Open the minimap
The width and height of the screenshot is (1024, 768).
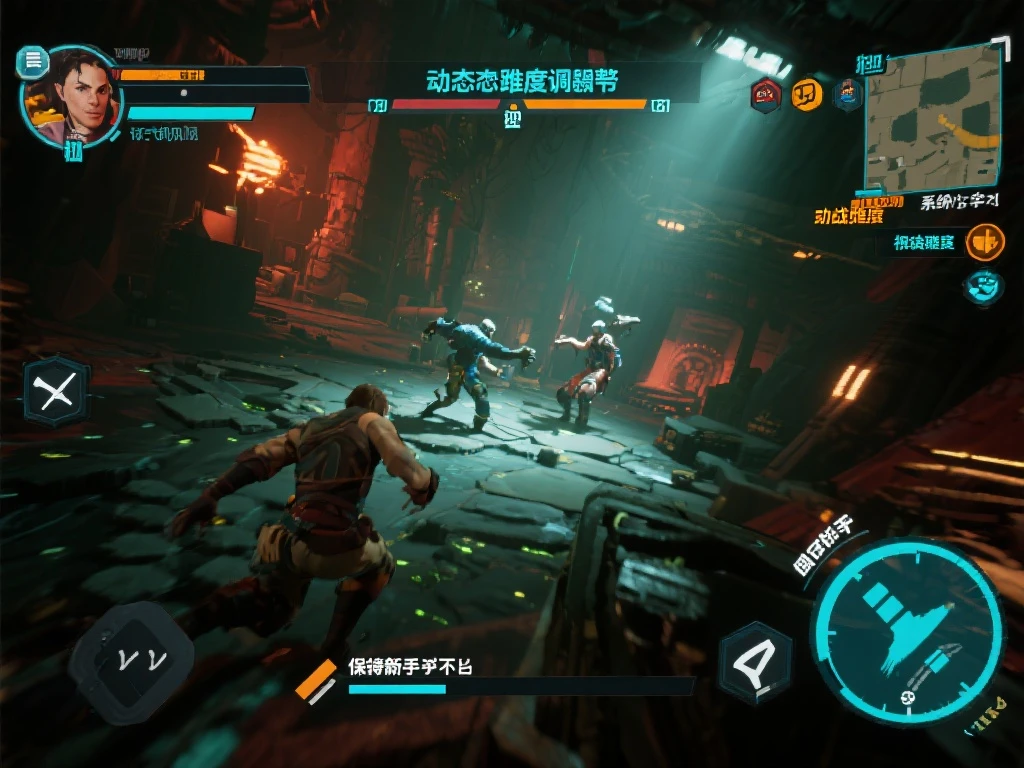[x=932, y=118]
